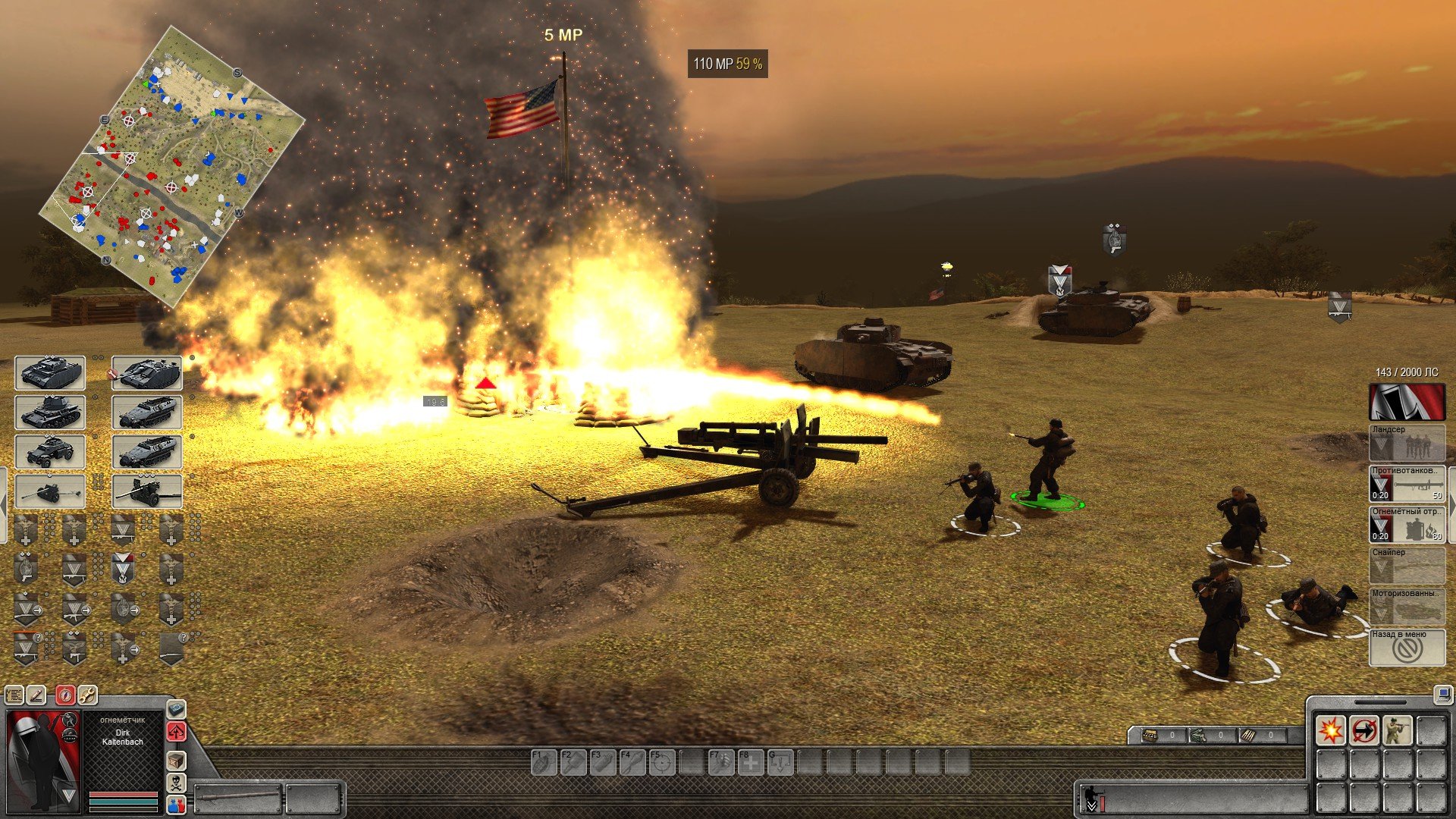Click the tactical minimap

(x=171, y=167)
